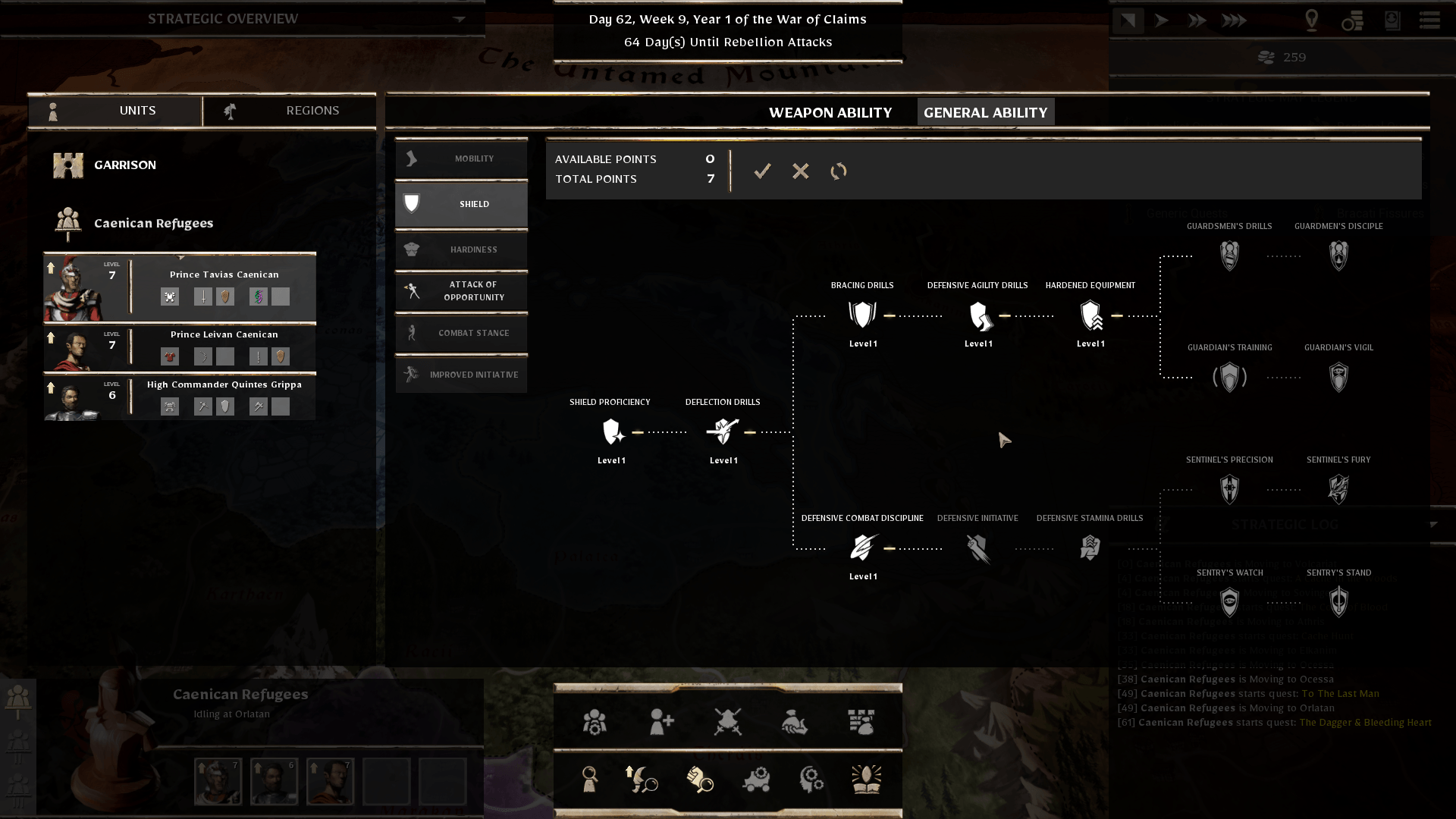Choose the Sentinel's Fury skill icon
The width and height of the screenshot is (1456, 819).
point(1338,489)
